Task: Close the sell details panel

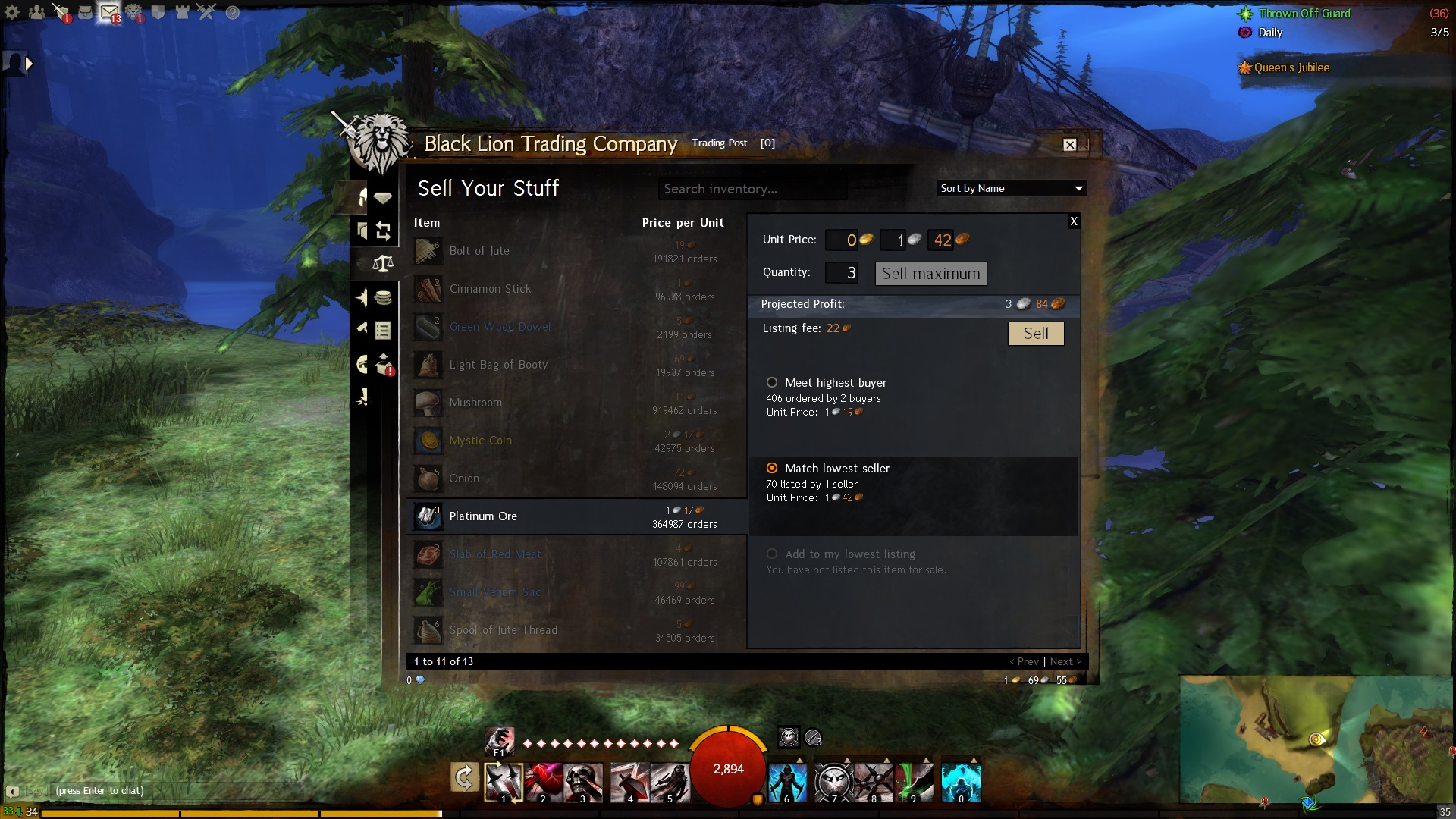Action: (x=1073, y=221)
